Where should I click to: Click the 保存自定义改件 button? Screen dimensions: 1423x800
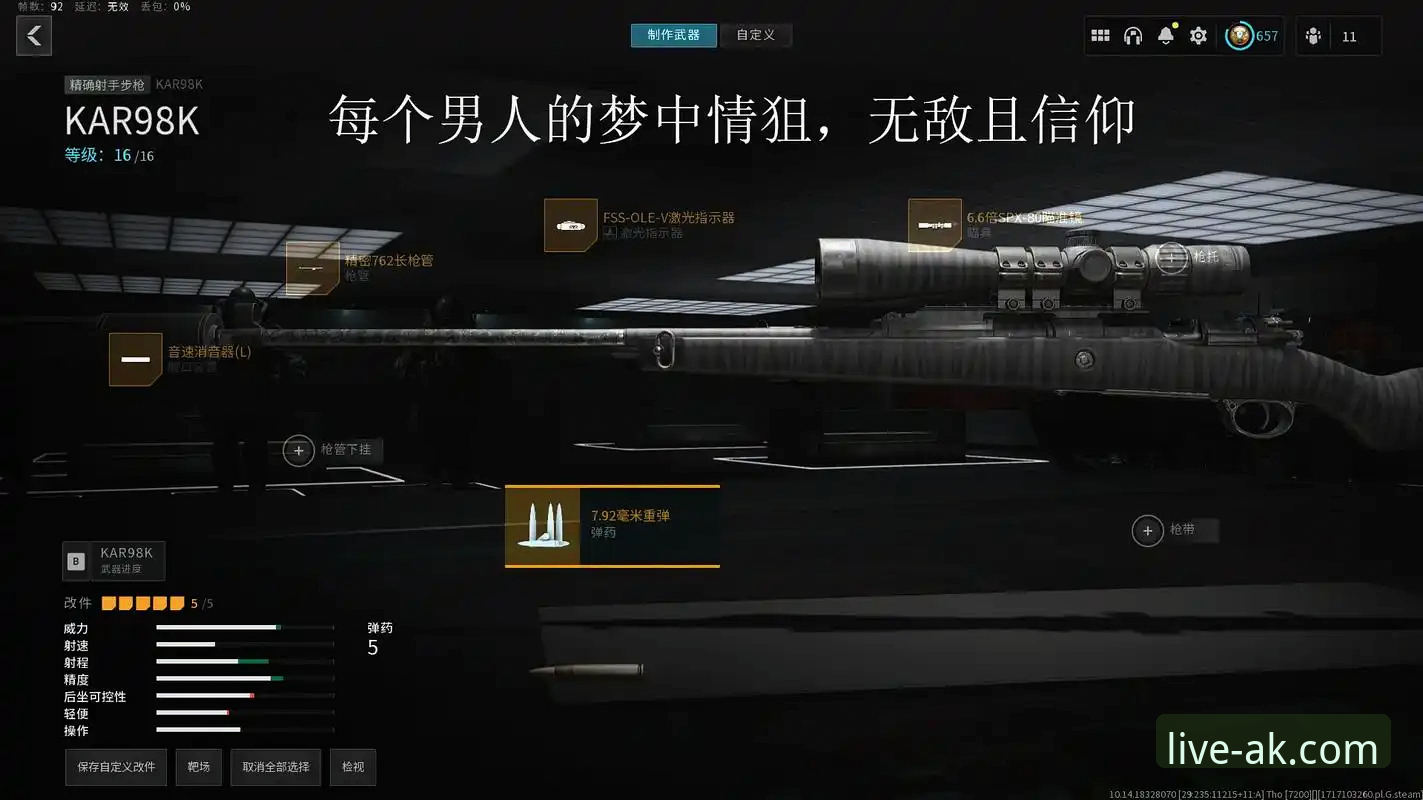coord(115,767)
